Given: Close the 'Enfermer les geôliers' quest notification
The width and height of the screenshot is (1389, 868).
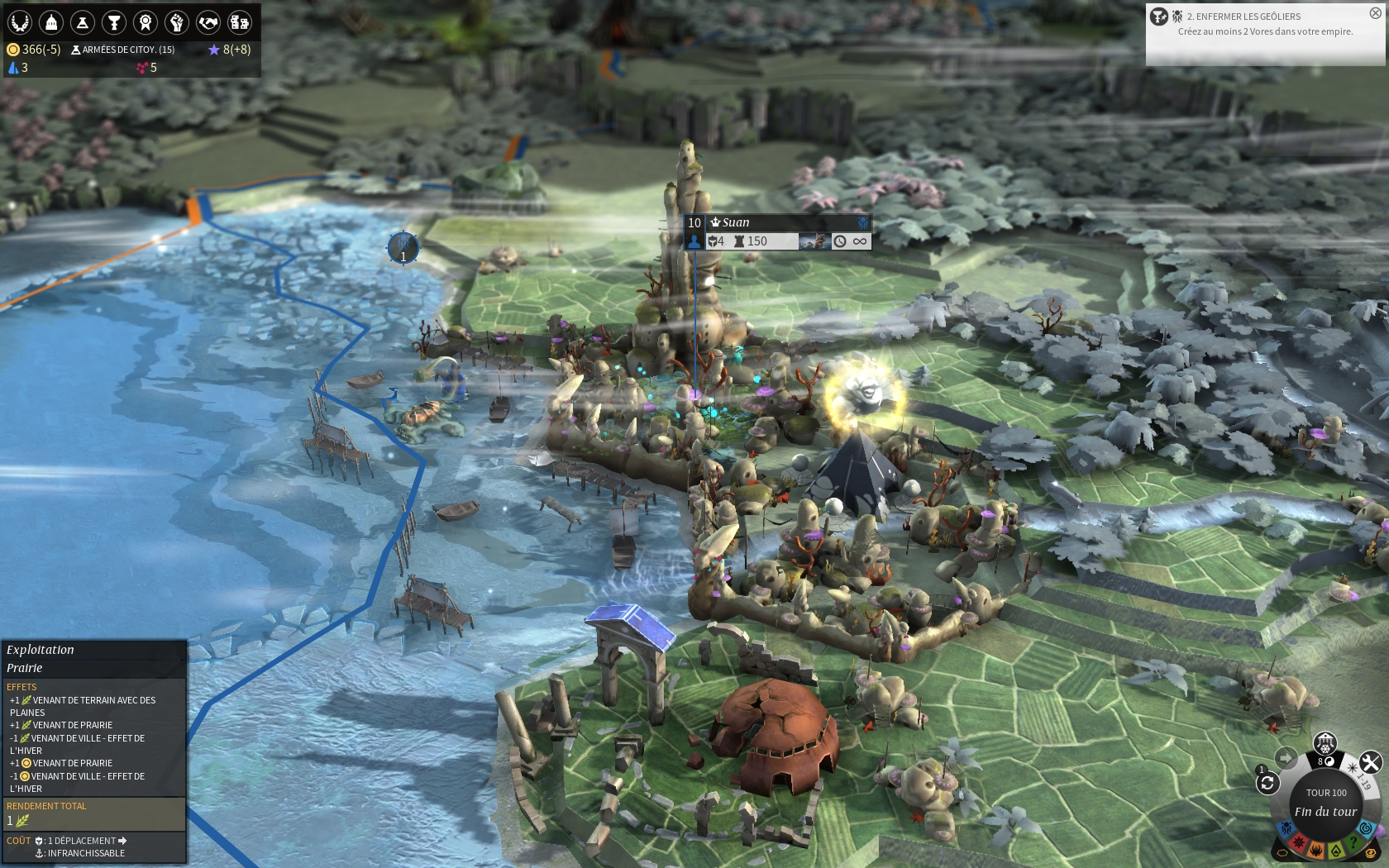Looking at the screenshot, I should click(x=1375, y=13).
